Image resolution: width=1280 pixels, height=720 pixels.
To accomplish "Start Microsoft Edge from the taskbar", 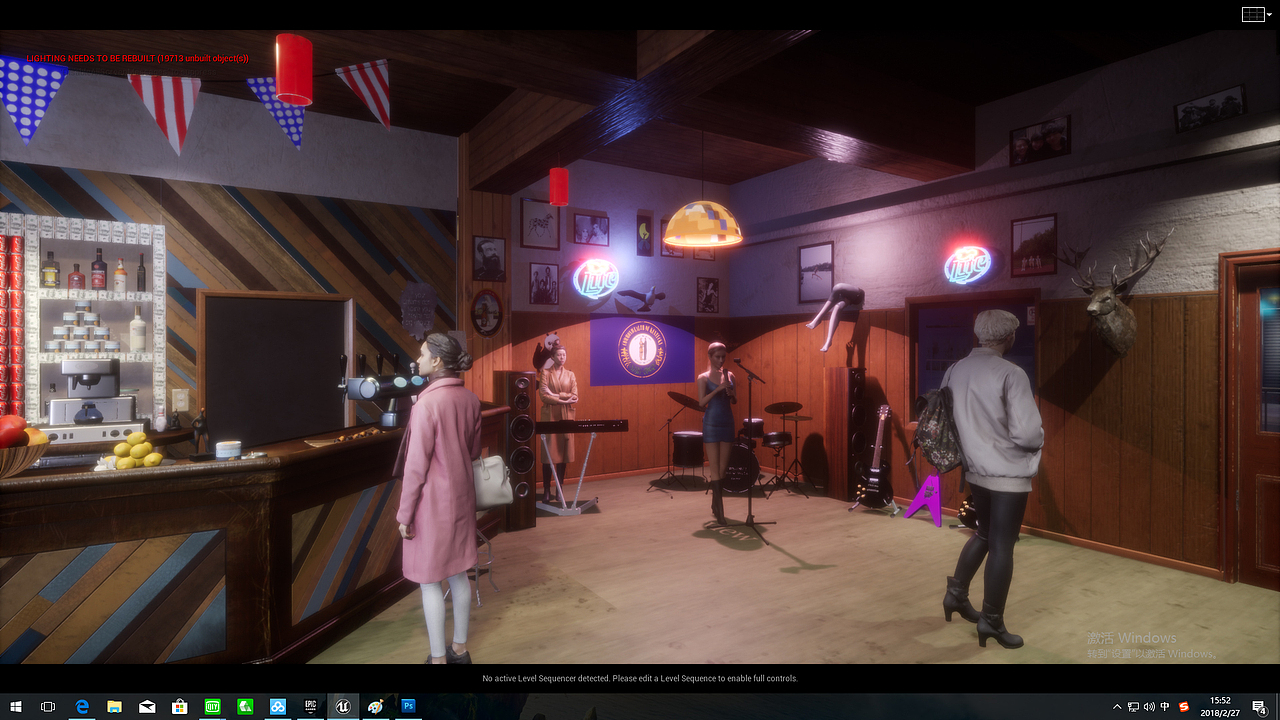I will point(80,707).
